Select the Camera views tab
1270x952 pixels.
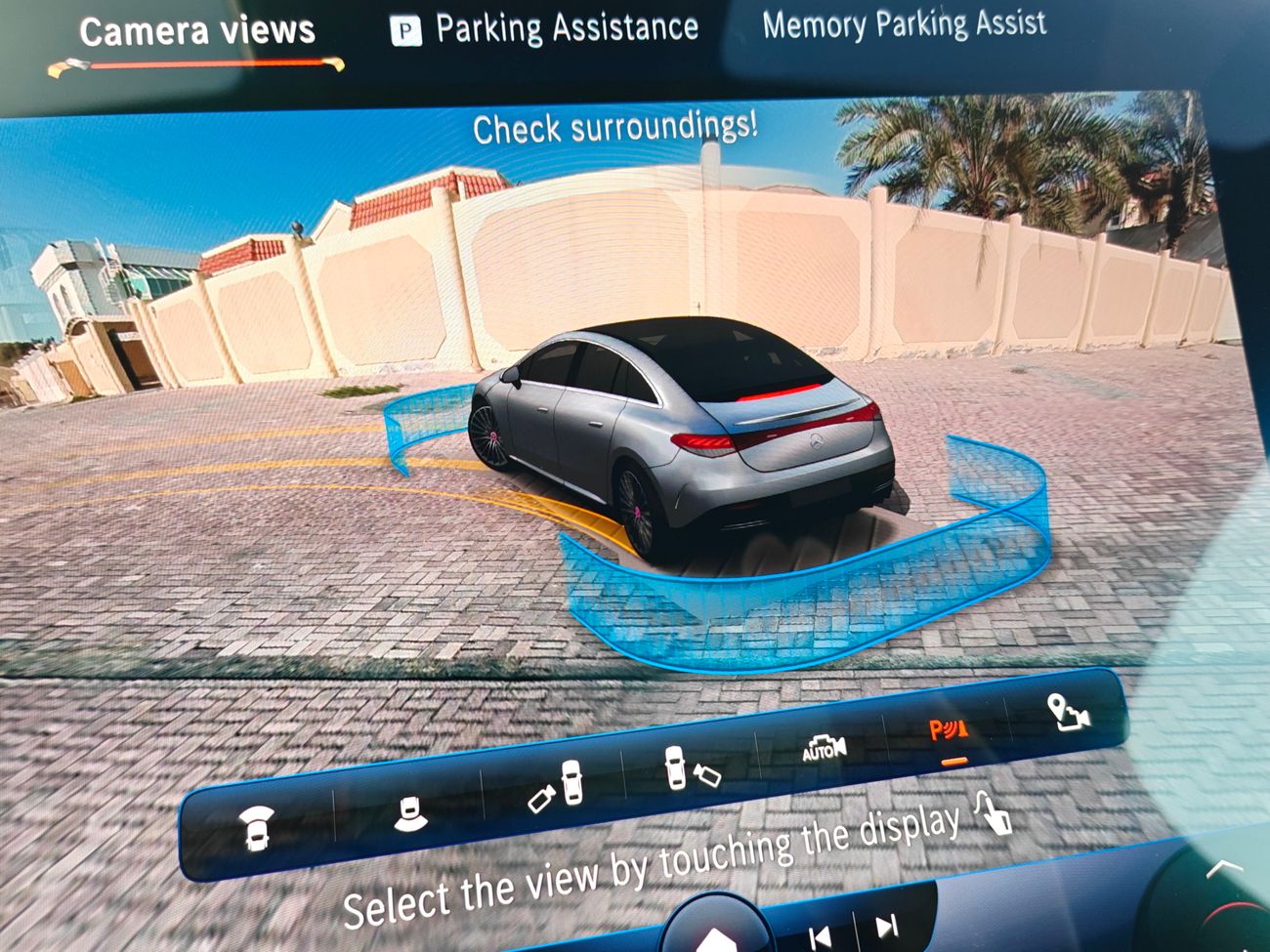(197, 30)
